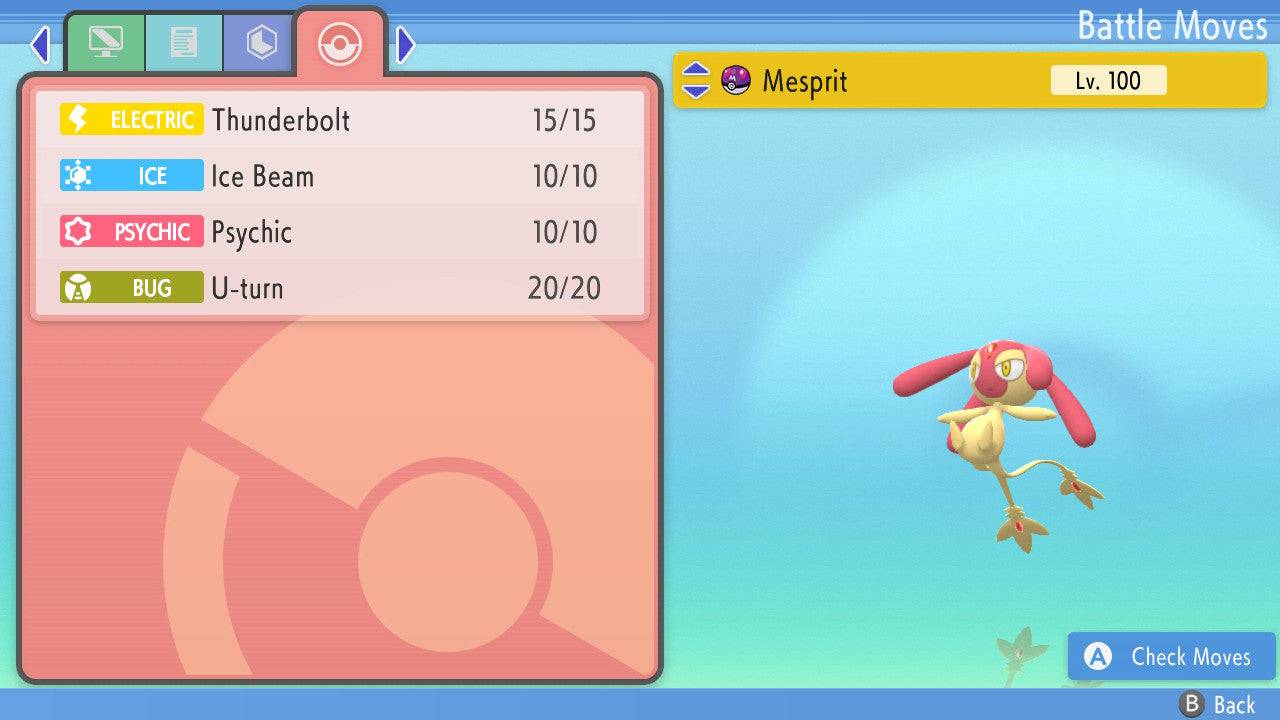Open the teal document notes tab

coord(183,43)
